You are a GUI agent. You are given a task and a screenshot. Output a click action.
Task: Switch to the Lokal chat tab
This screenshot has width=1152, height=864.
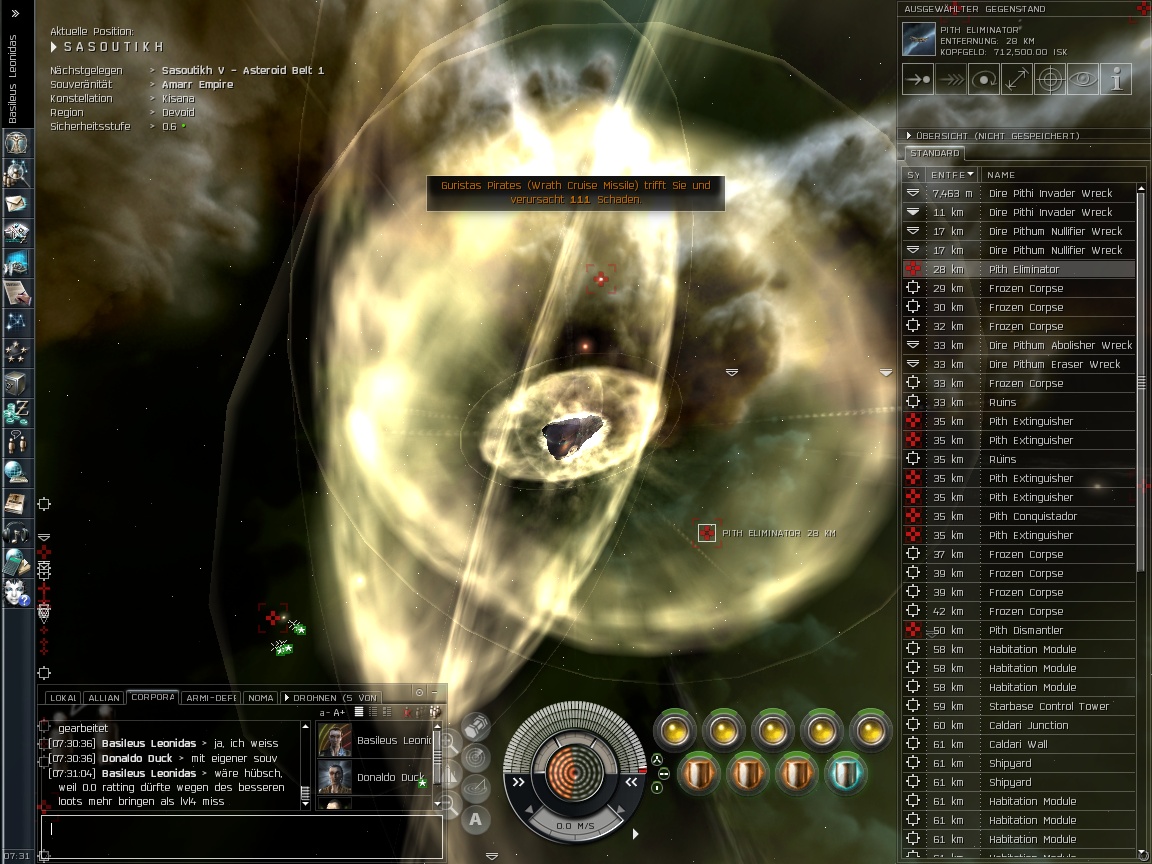pyautogui.click(x=62, y=698)
